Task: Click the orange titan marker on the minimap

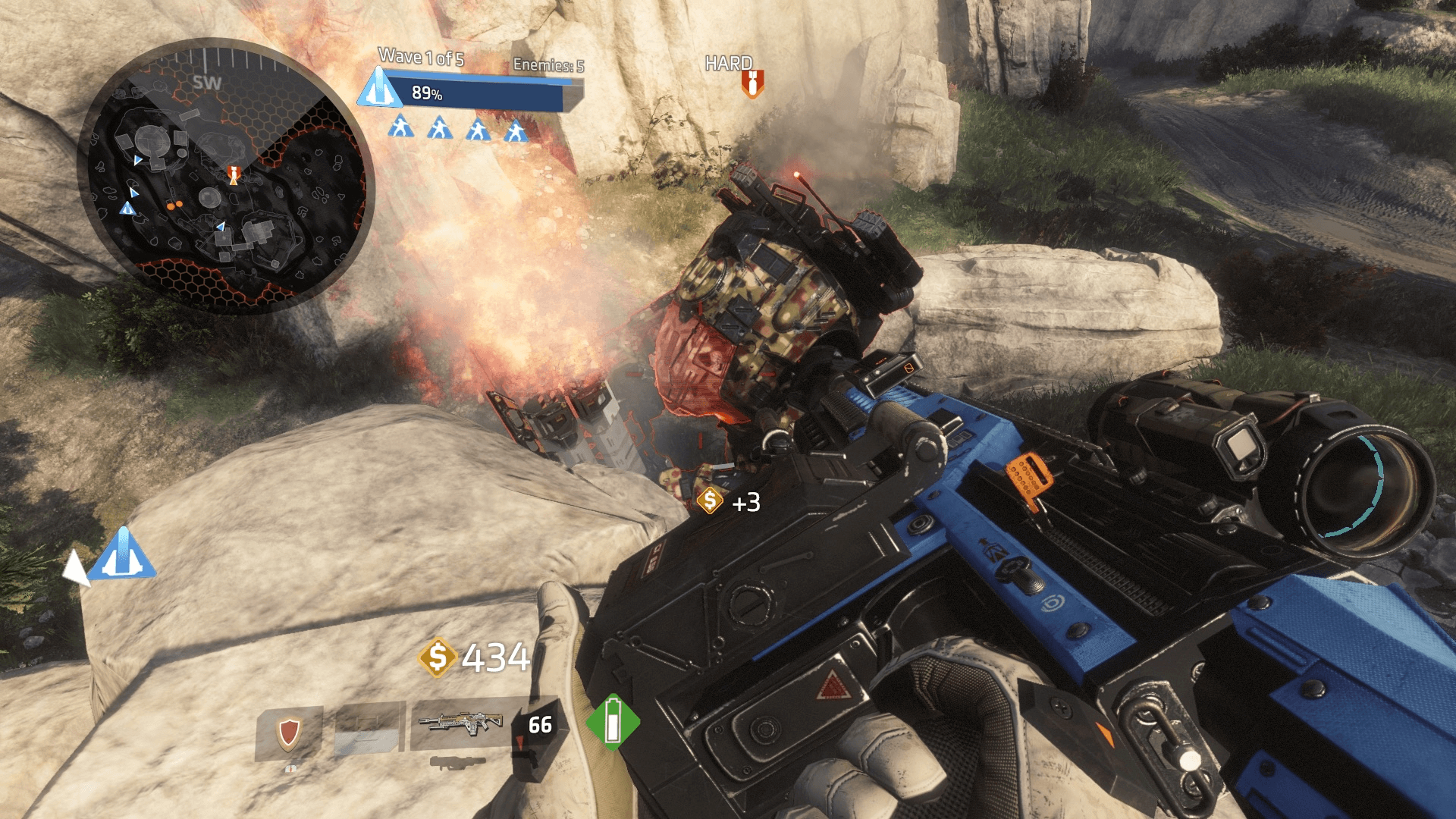Action: pyautogui.click(x=234, y=175)
